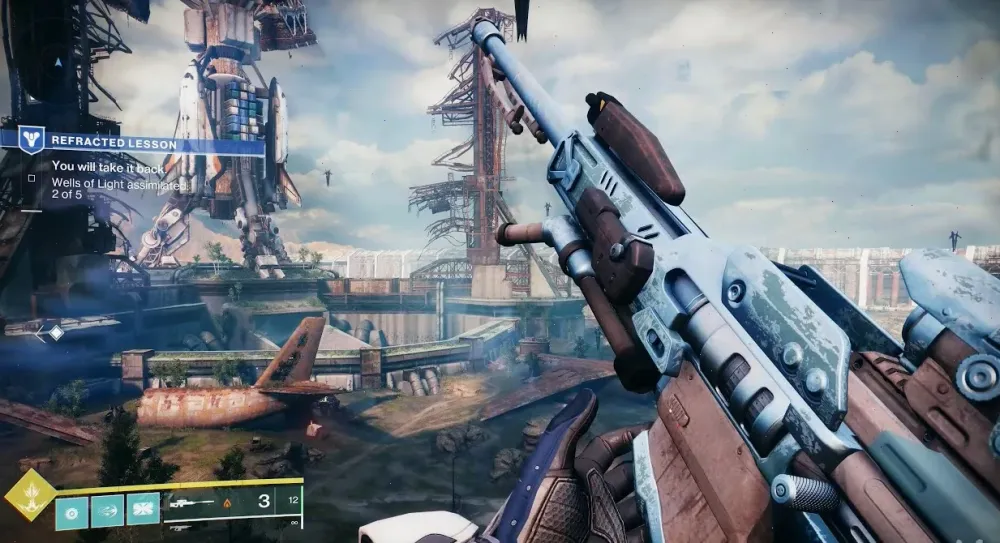
Task: Activate the yellow diamond Super ability icon
Action: tap(30, 496)
